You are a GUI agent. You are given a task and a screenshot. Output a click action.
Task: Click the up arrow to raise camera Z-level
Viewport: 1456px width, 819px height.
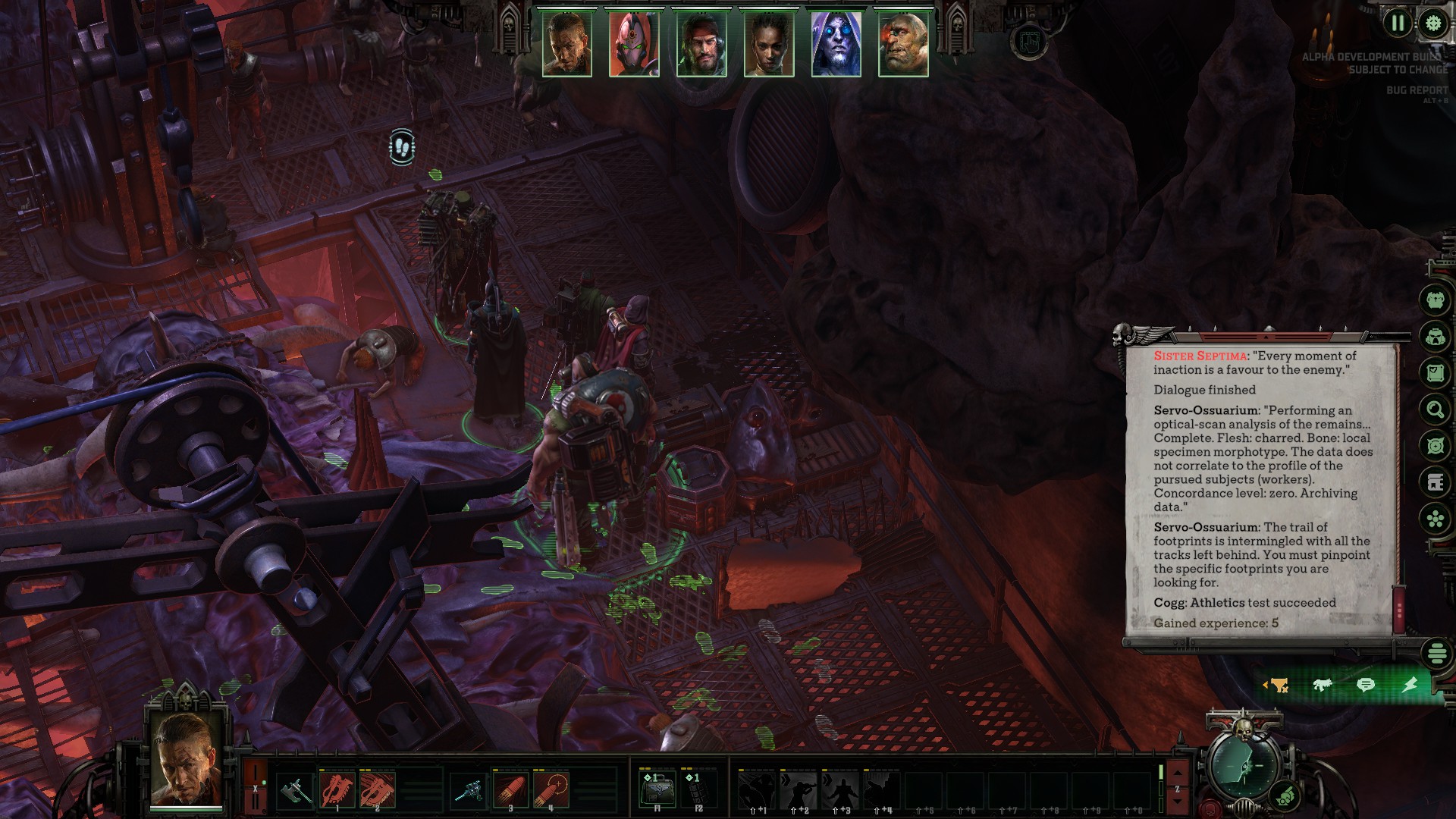1178,773
